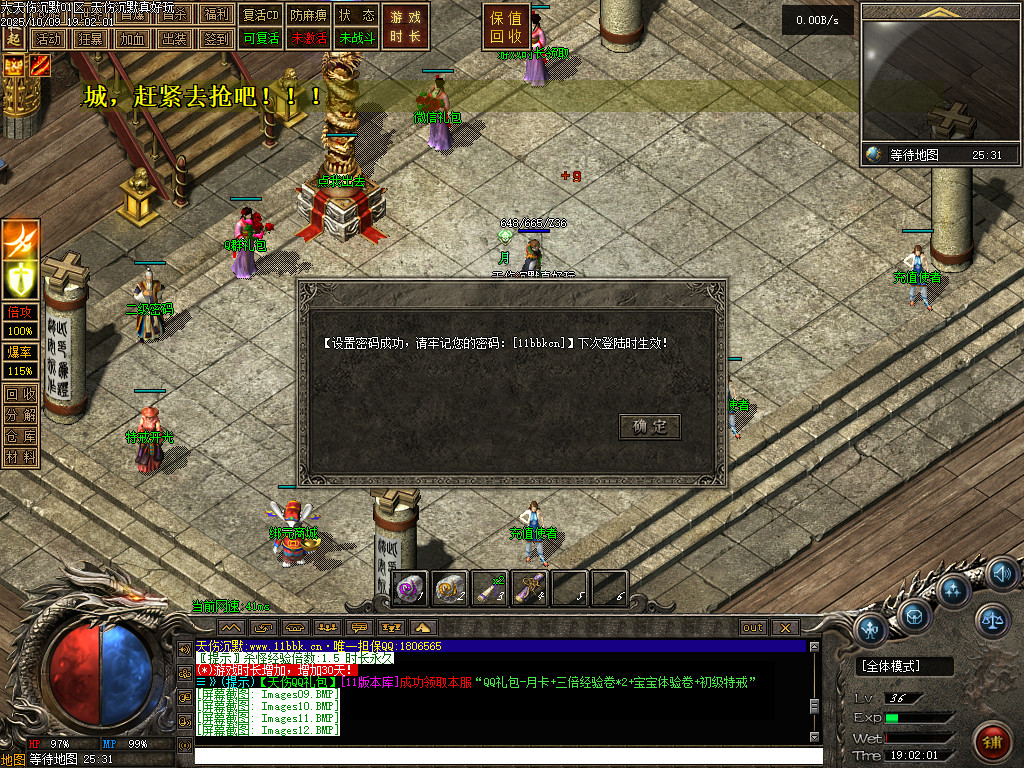Click the out button above chat
The height and width of the screenshot is (768, 1024).
coord(753,628)
